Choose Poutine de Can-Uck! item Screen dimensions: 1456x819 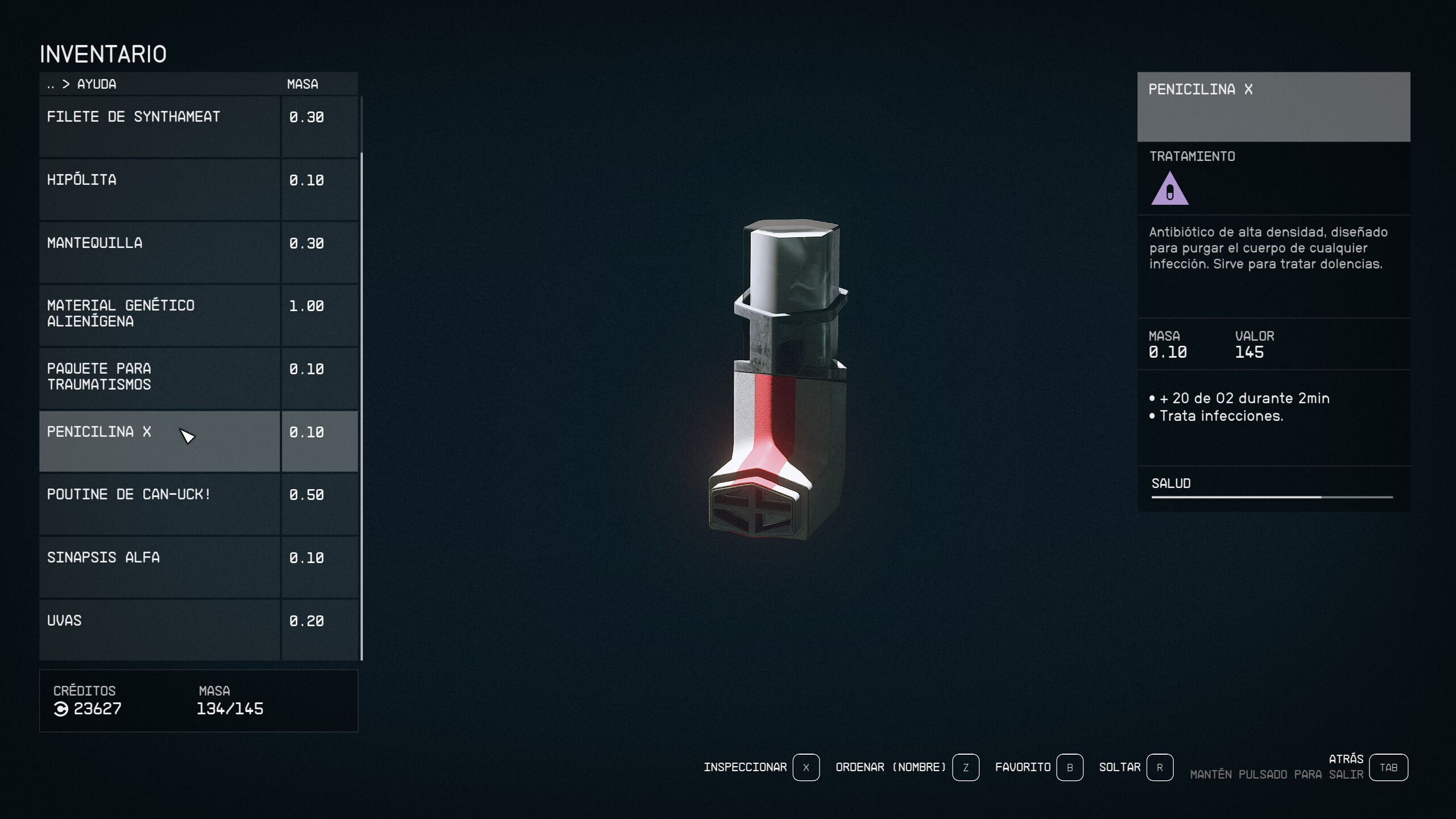[x=159, y=504]
